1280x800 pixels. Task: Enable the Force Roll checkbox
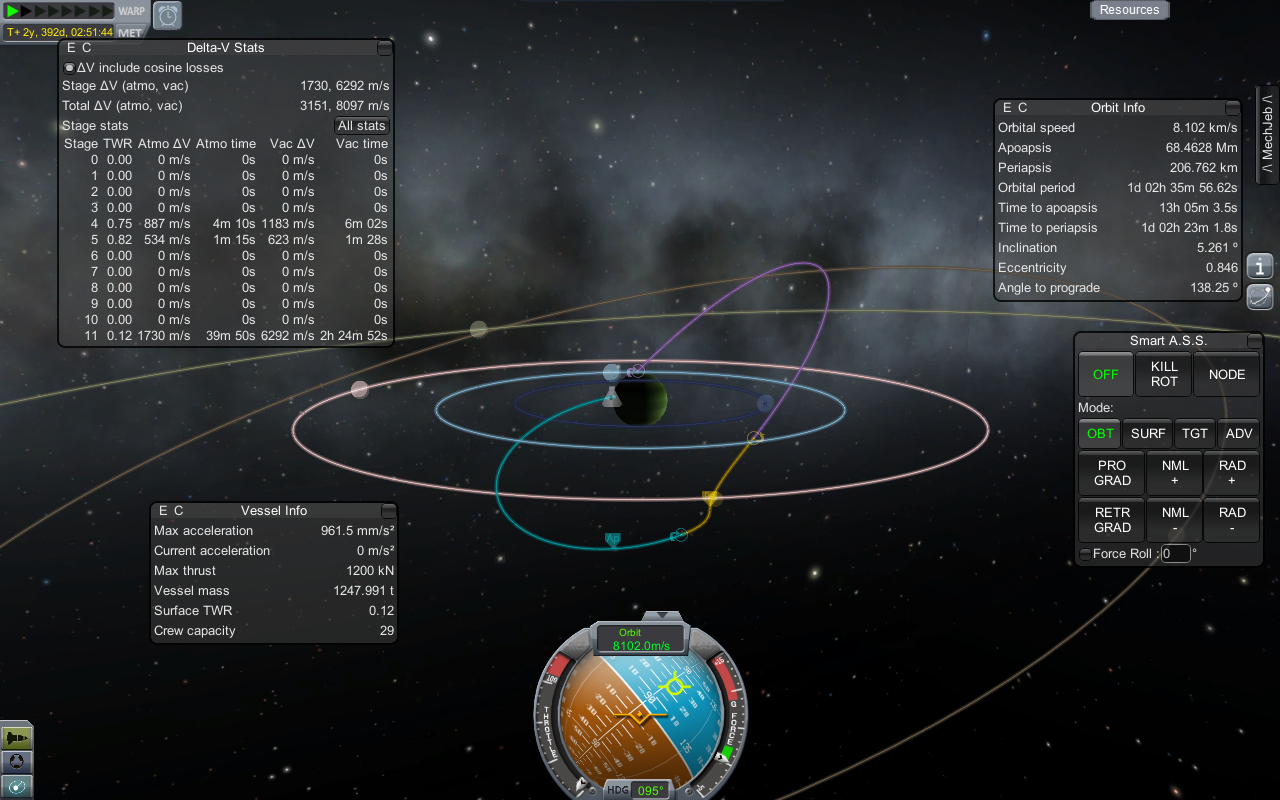point(1085,554)
